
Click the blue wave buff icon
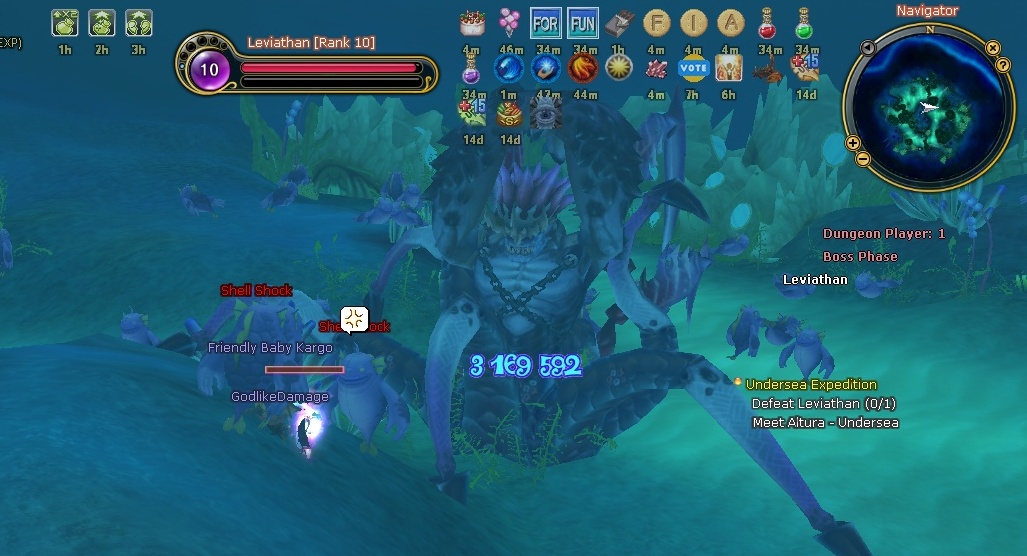(510, 68)
